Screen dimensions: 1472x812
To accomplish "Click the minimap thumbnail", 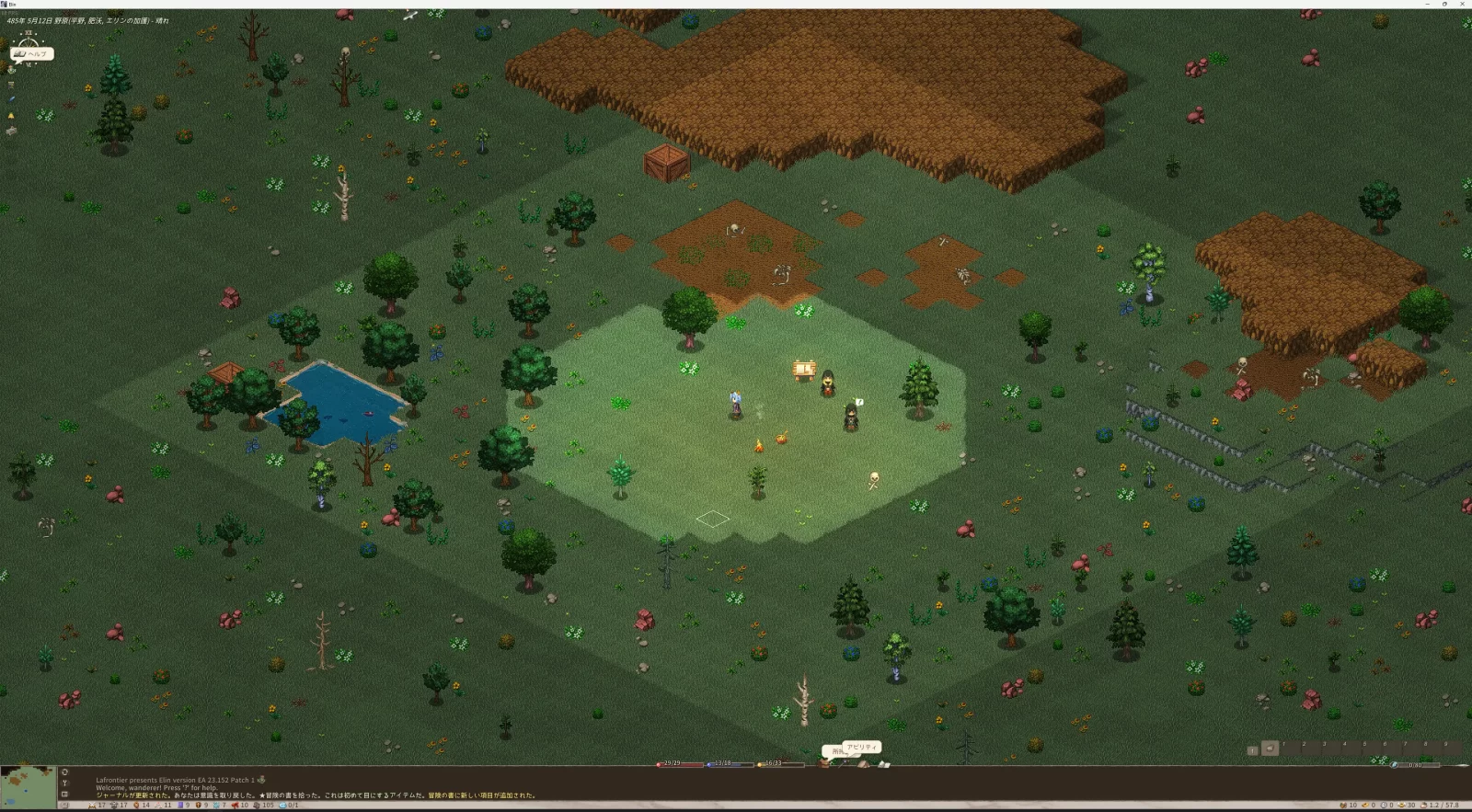I will (x=29, y=788).
